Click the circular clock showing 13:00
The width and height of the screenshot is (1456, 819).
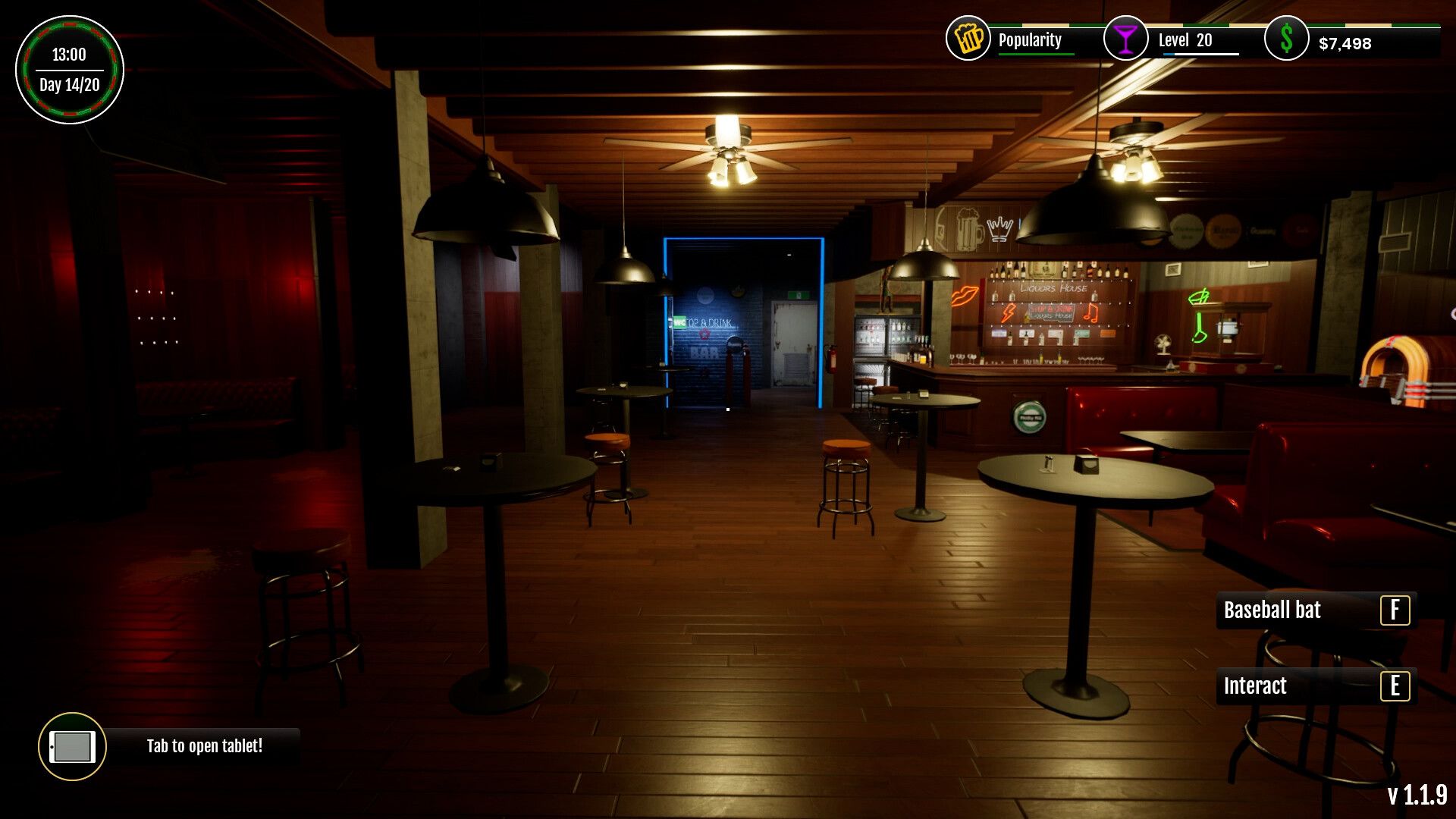coord(68,55)
